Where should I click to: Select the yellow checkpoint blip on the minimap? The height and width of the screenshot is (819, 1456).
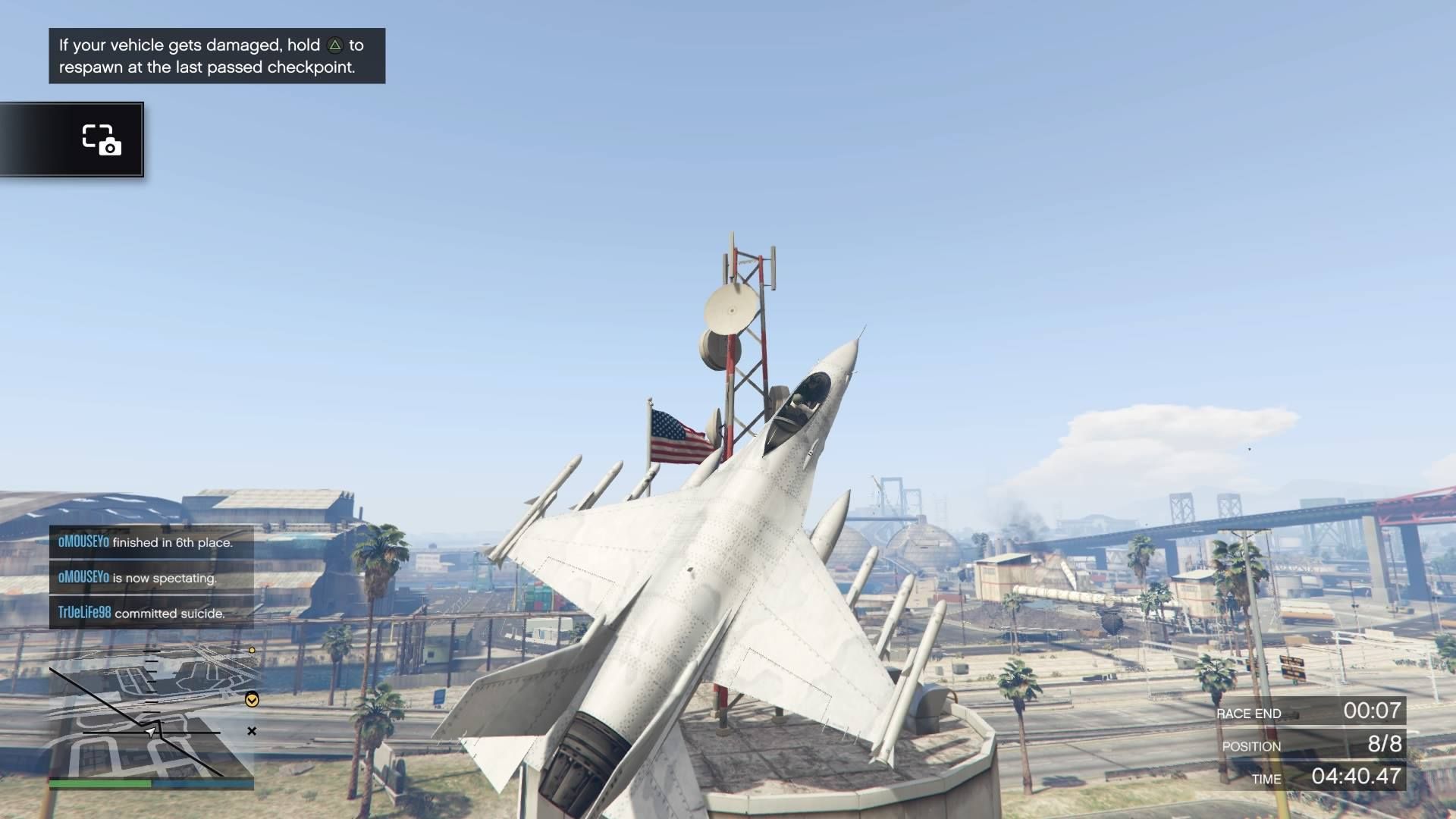click(252, 700)
